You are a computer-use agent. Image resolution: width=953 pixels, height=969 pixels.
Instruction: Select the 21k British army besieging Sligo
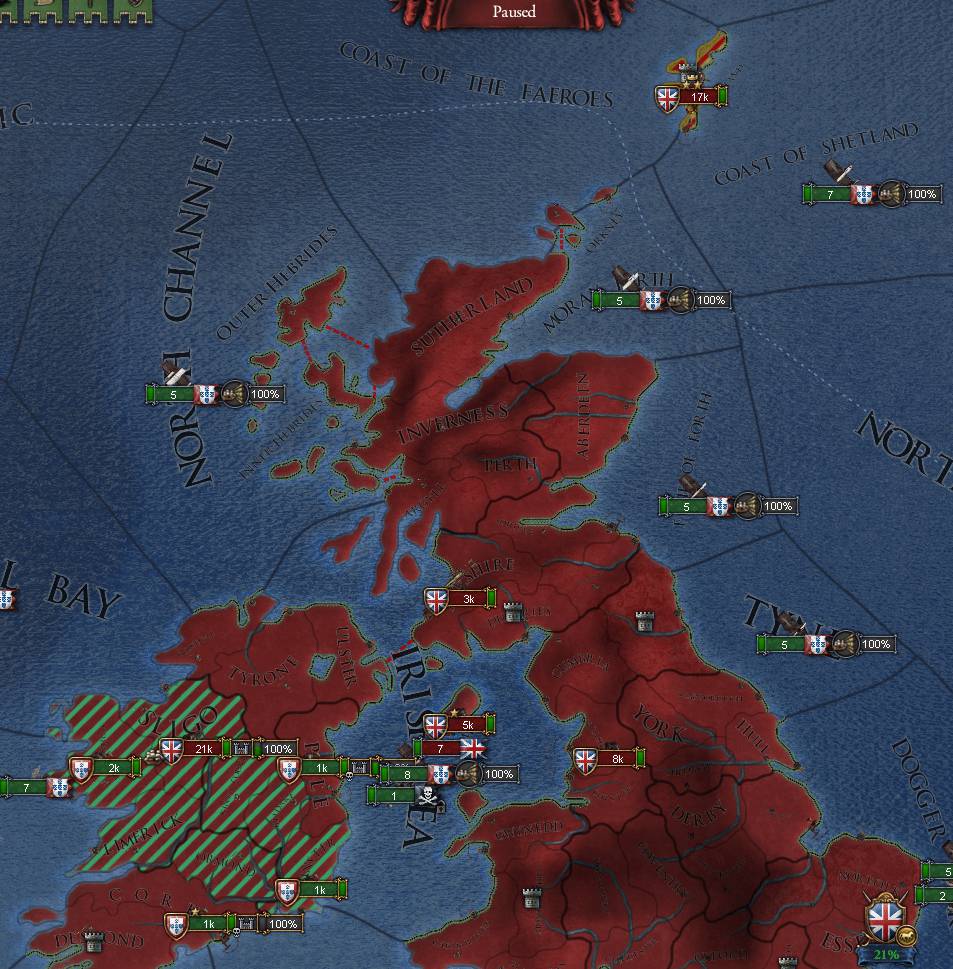click(206, 748)
